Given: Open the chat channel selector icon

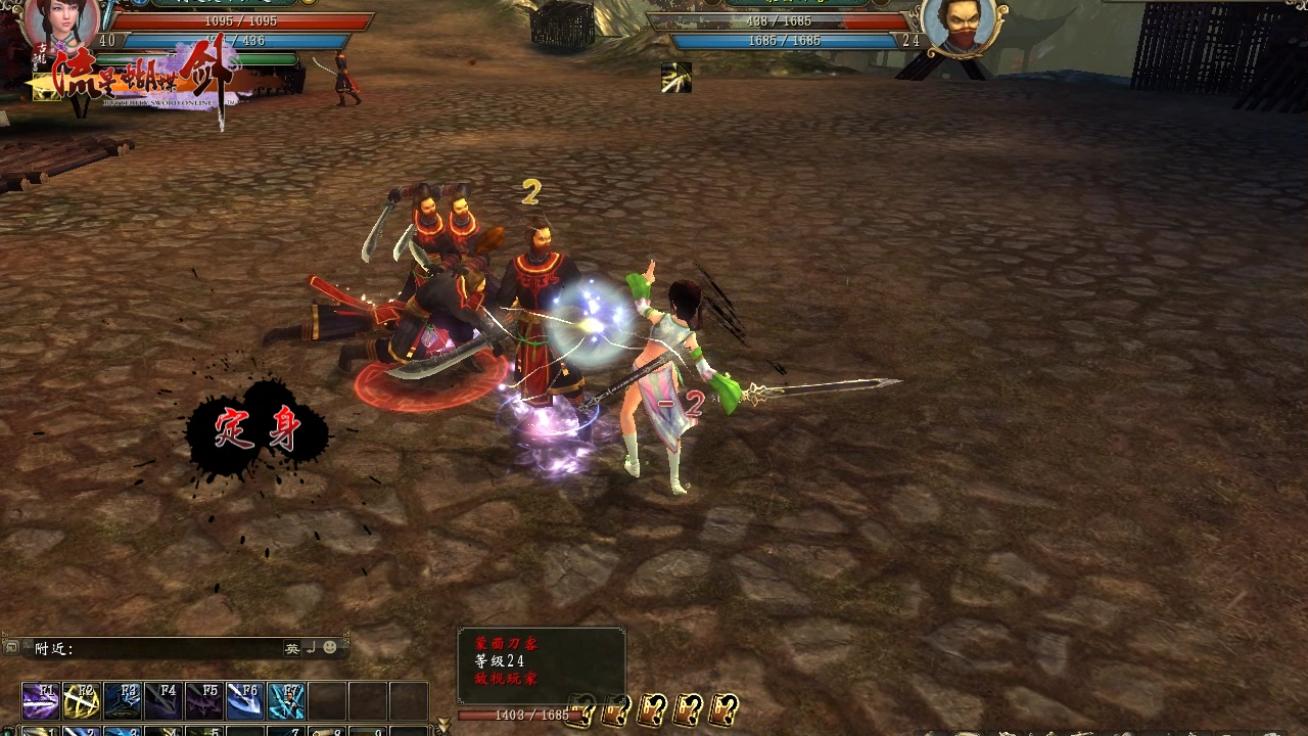Looking at the screenshot, I should coord(12,648).
